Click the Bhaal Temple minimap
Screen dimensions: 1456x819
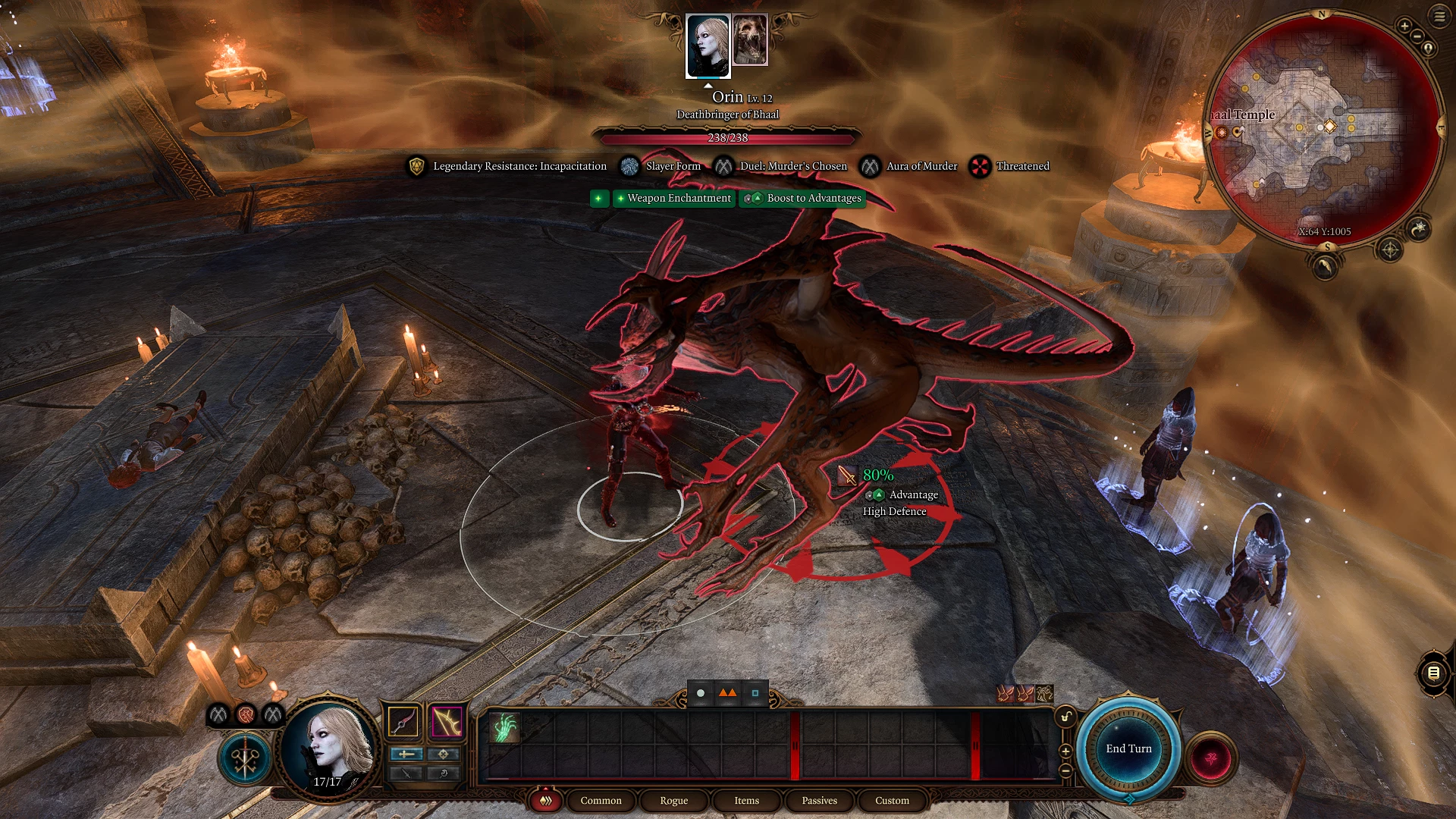(1323, 129)
